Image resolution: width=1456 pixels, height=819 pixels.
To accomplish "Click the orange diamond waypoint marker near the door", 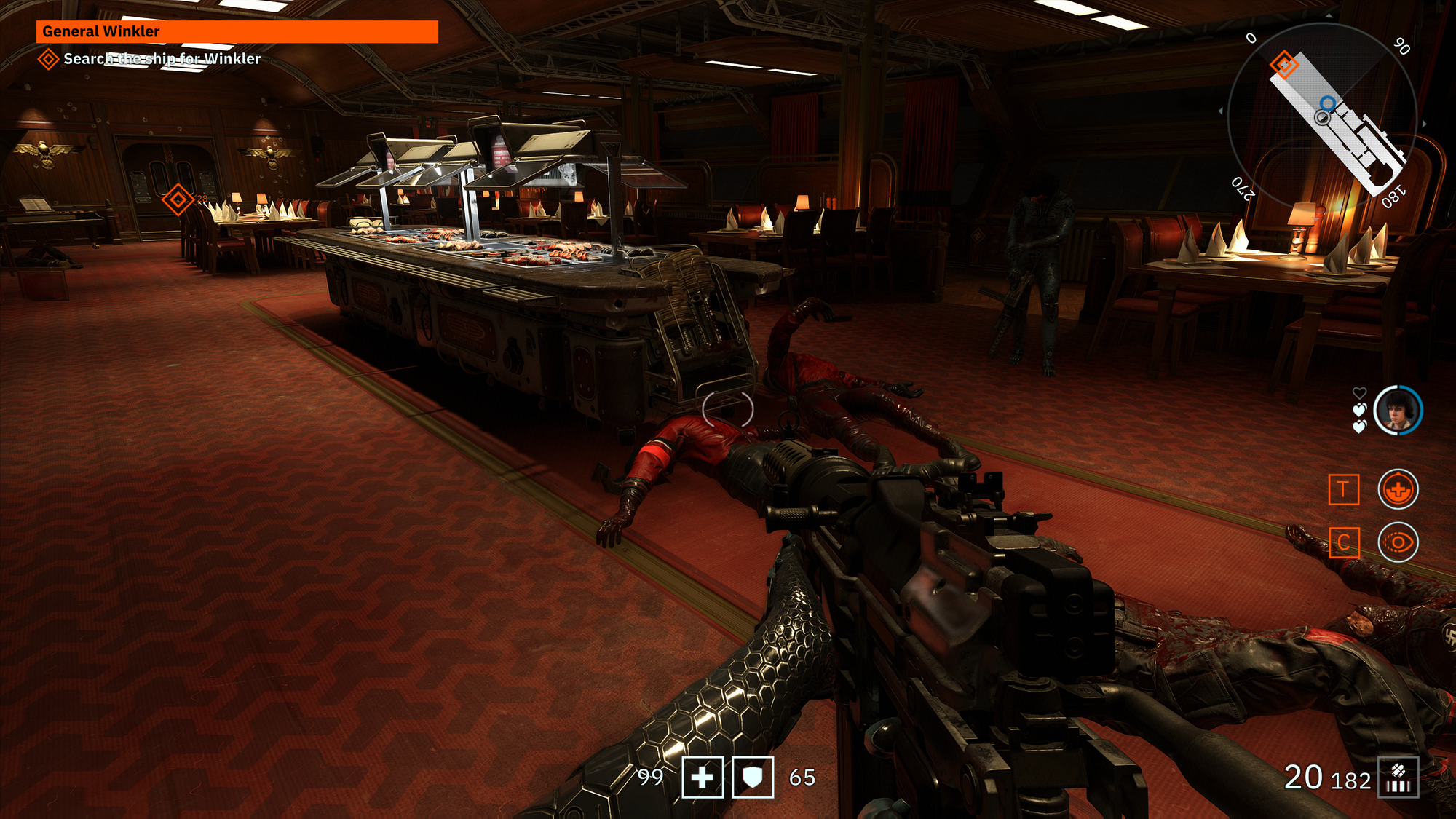I will click(x=178, y=199).
